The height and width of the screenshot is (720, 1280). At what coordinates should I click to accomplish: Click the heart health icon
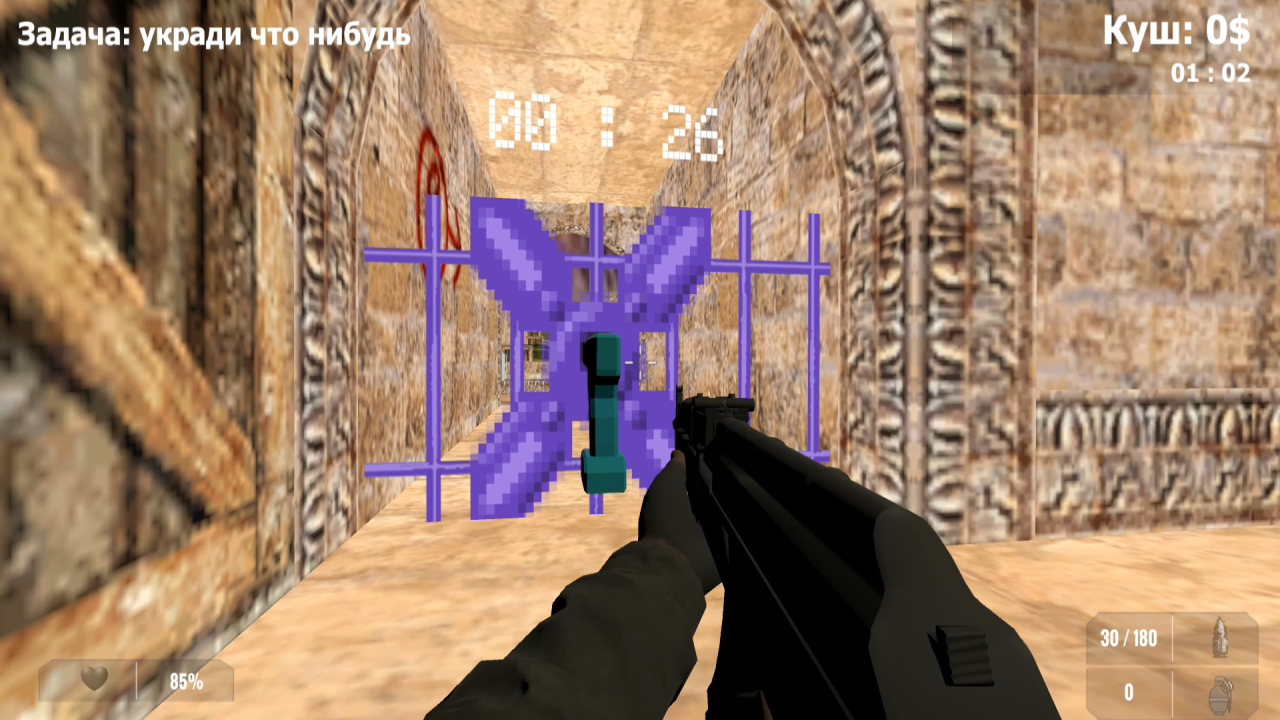tap(92, 679)
